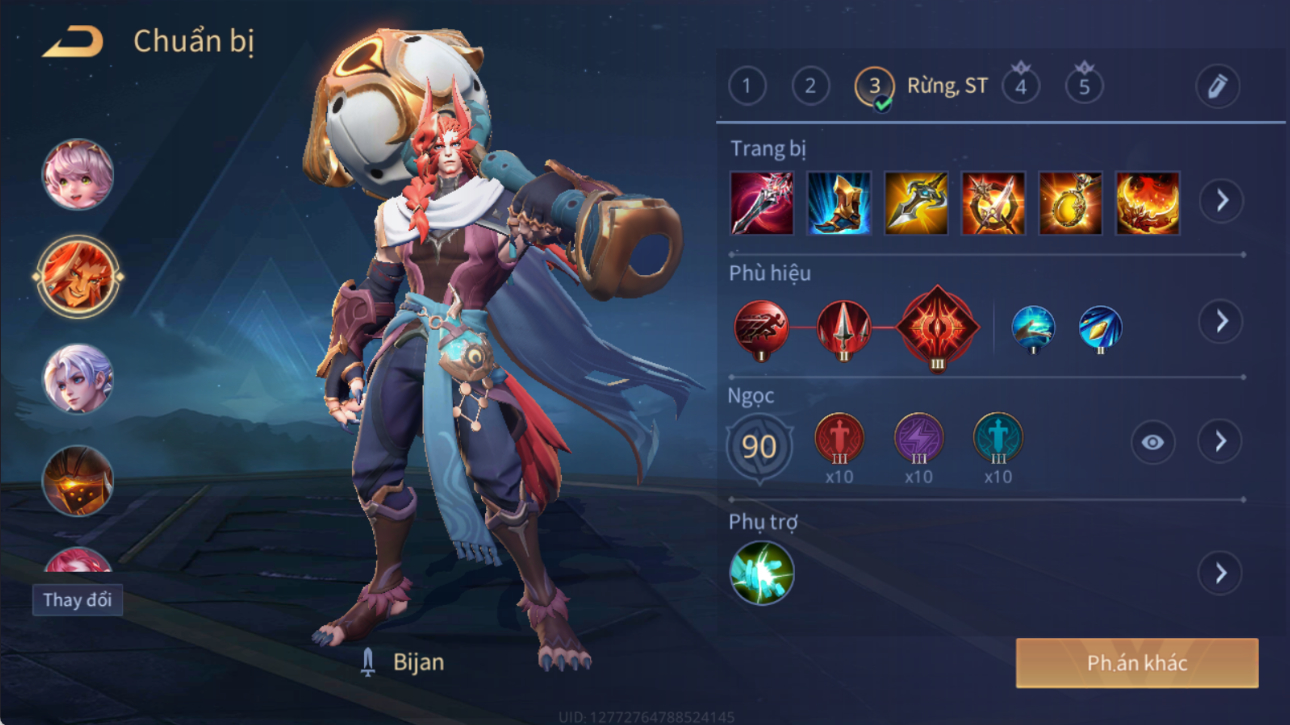Open the Ngọc arcana details arrow
This screenshot has width=1290, height=725.
tap(1221, 442)
